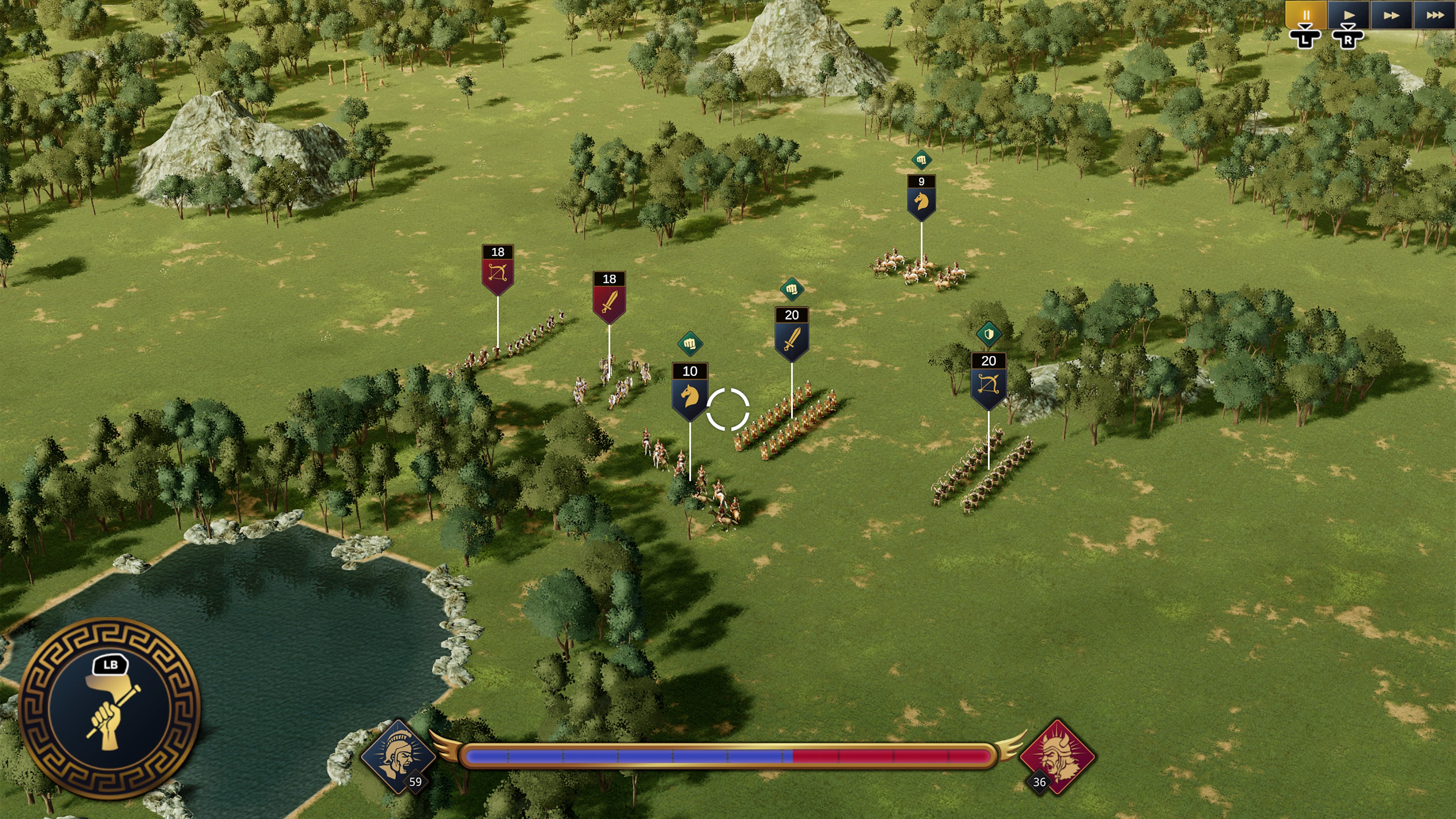This screenshot has width=1456, height=819.
Task: Select the blue archer banner numbered 20
Action: (x=988, y=380)
